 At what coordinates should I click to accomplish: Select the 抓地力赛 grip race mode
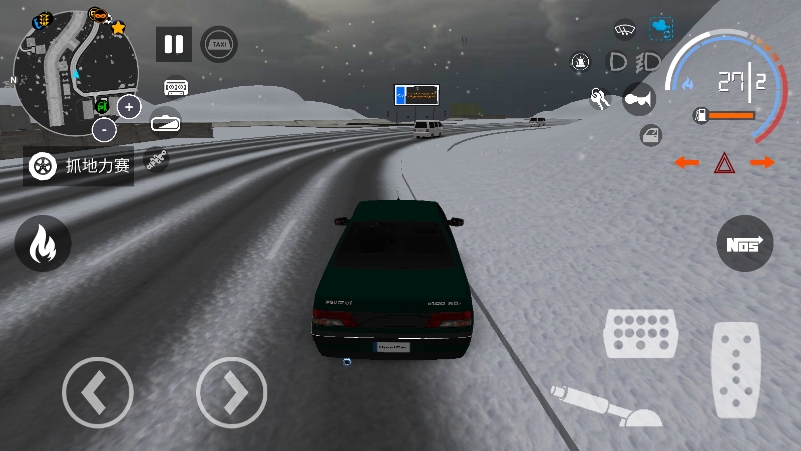coord(79,165)
